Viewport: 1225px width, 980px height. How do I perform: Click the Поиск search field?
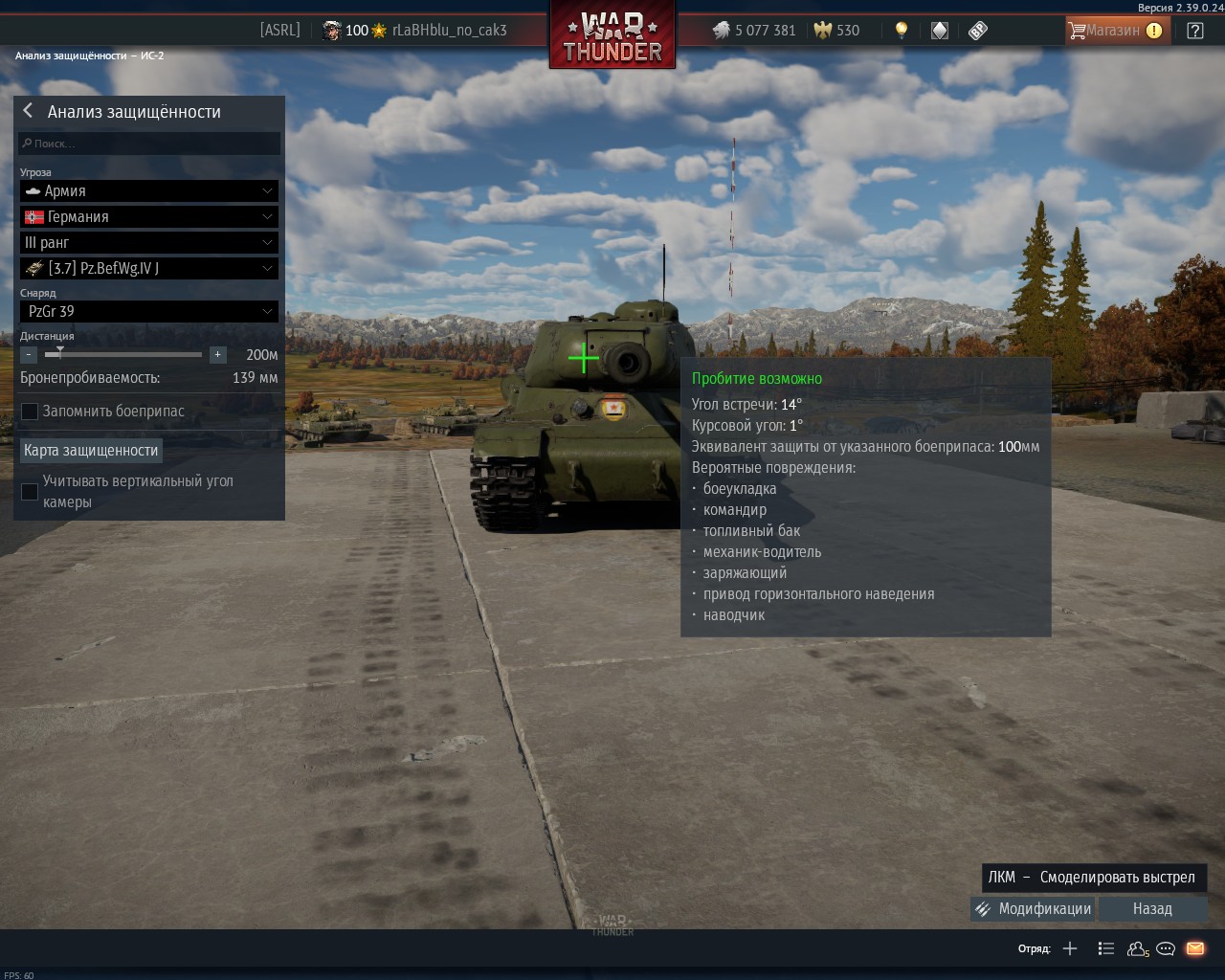(x=149, y=144)
